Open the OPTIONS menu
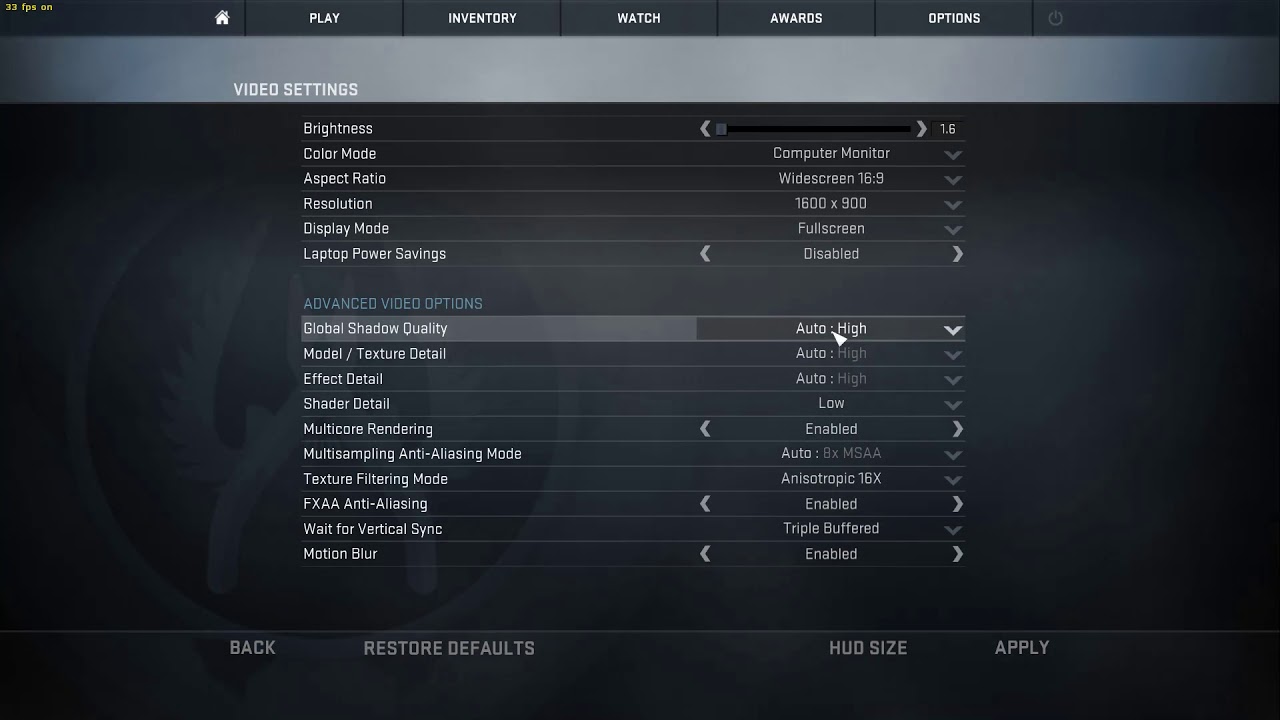The width and height of the screenshot is (1280, 720). [953, 17]
